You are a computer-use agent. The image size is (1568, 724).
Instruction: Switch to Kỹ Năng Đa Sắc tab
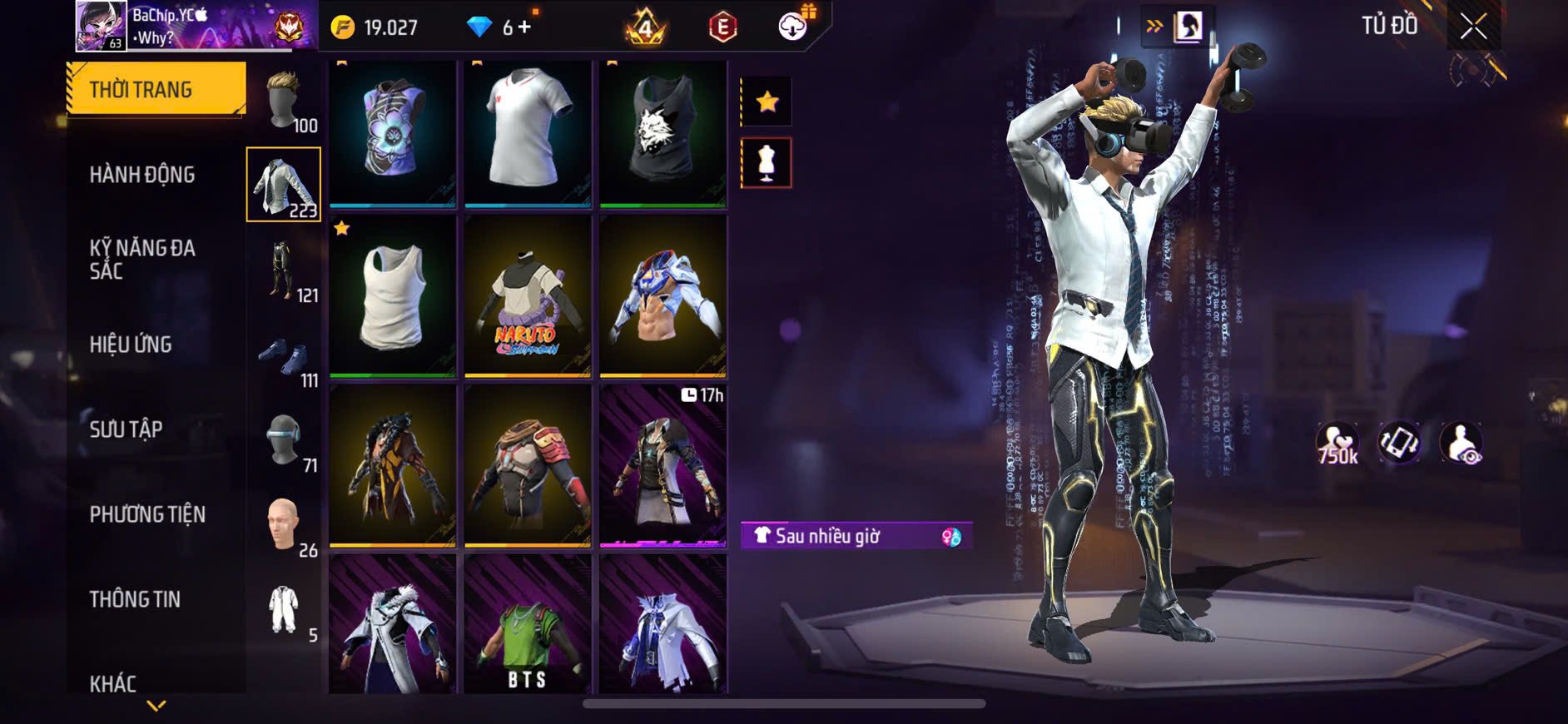(x=142, y=259)
